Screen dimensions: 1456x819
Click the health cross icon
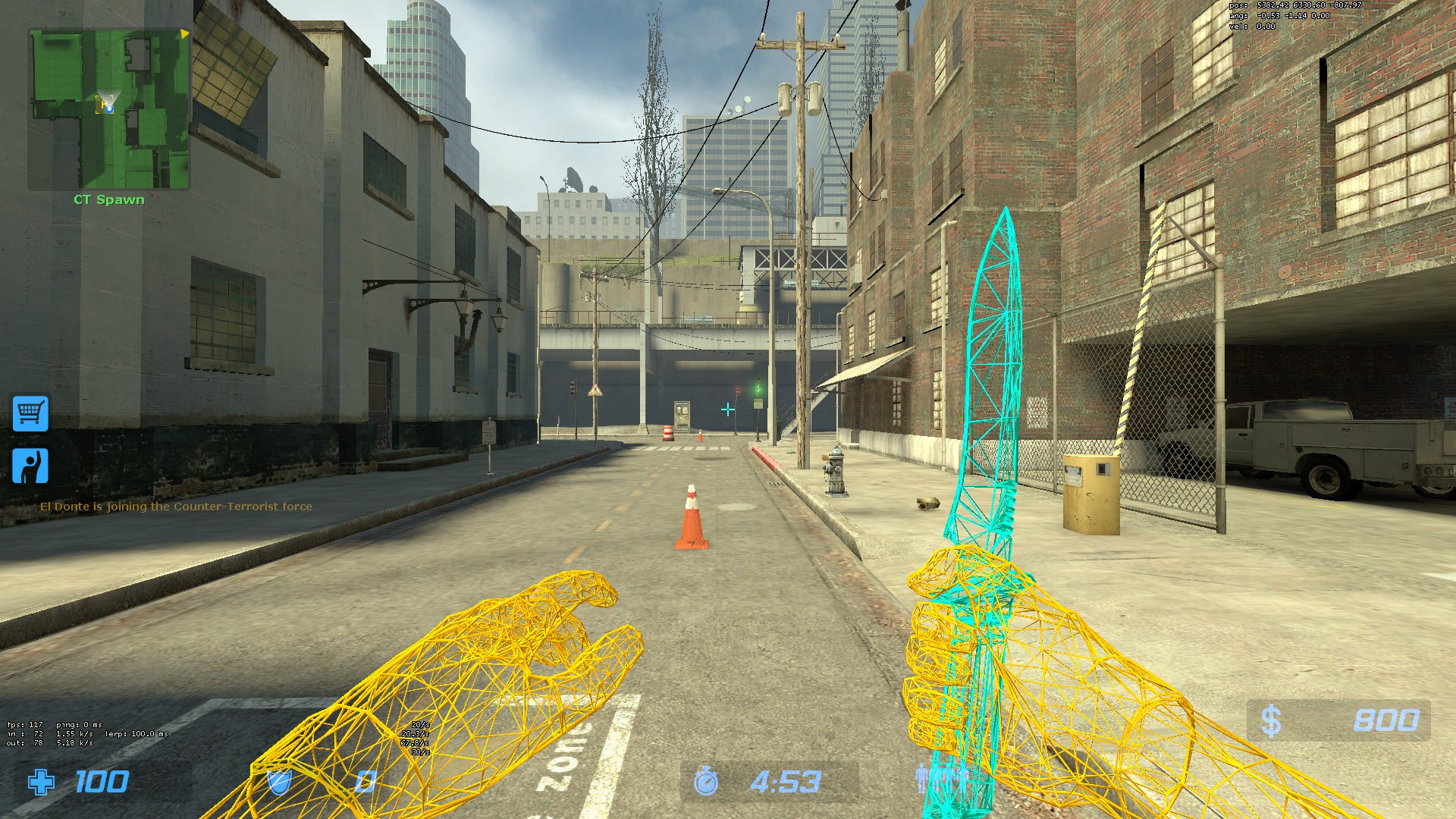pyautogui.click(x=42, y=781)
